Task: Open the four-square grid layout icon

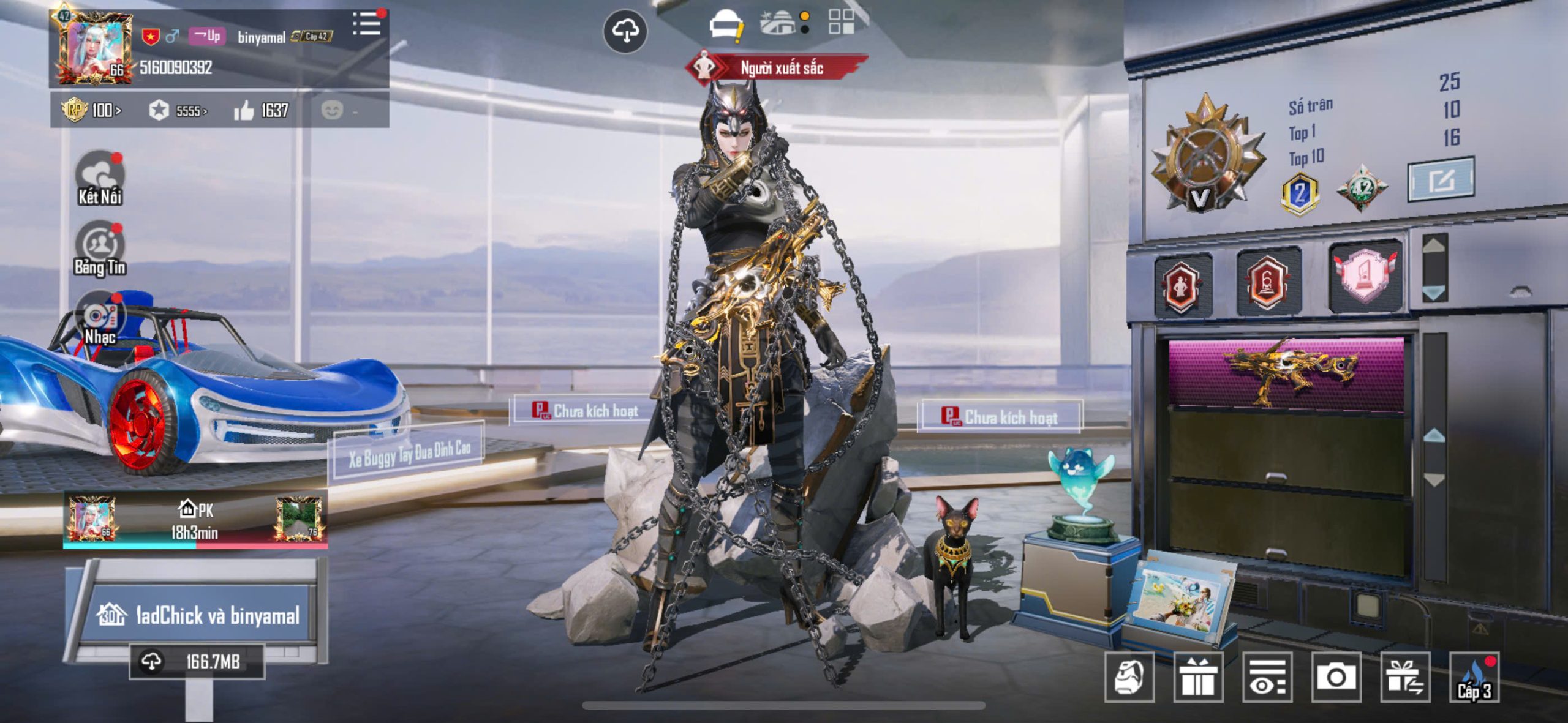Action: click(841, 22)
